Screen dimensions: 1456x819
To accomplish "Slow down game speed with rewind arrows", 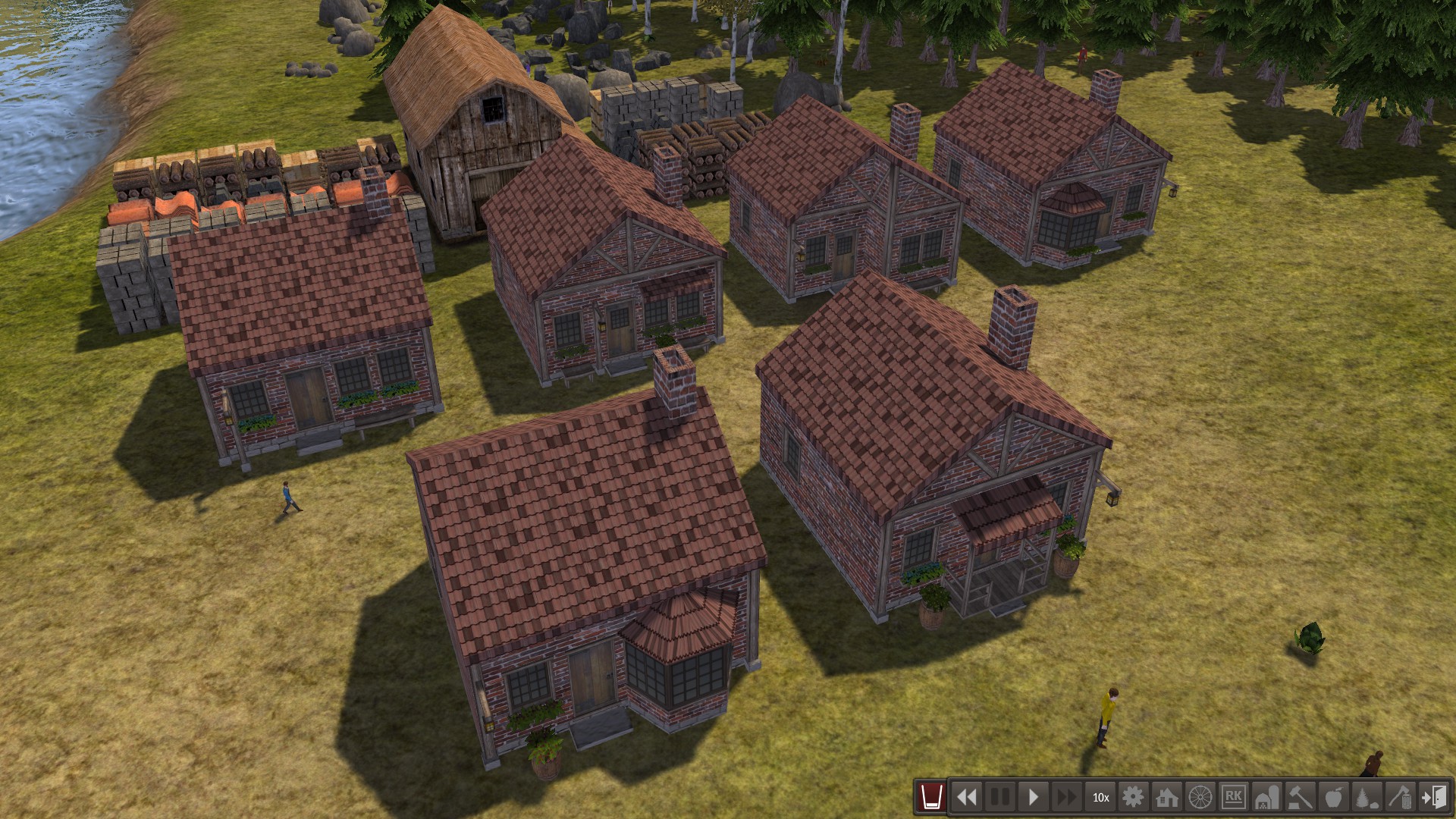I will coord(967,797).
